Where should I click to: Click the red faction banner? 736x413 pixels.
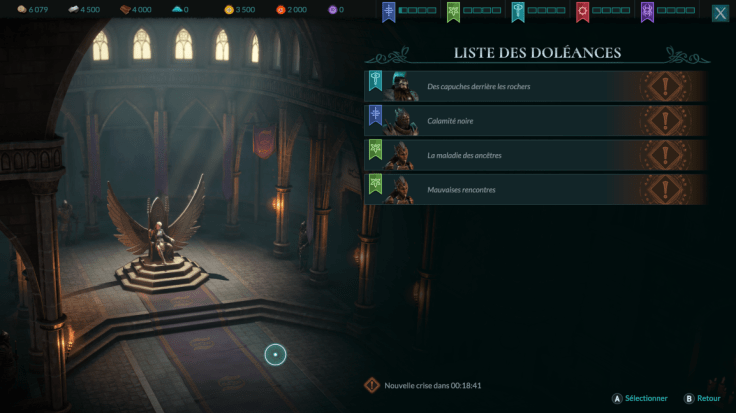pyautogui.click(x=582, y=12)
